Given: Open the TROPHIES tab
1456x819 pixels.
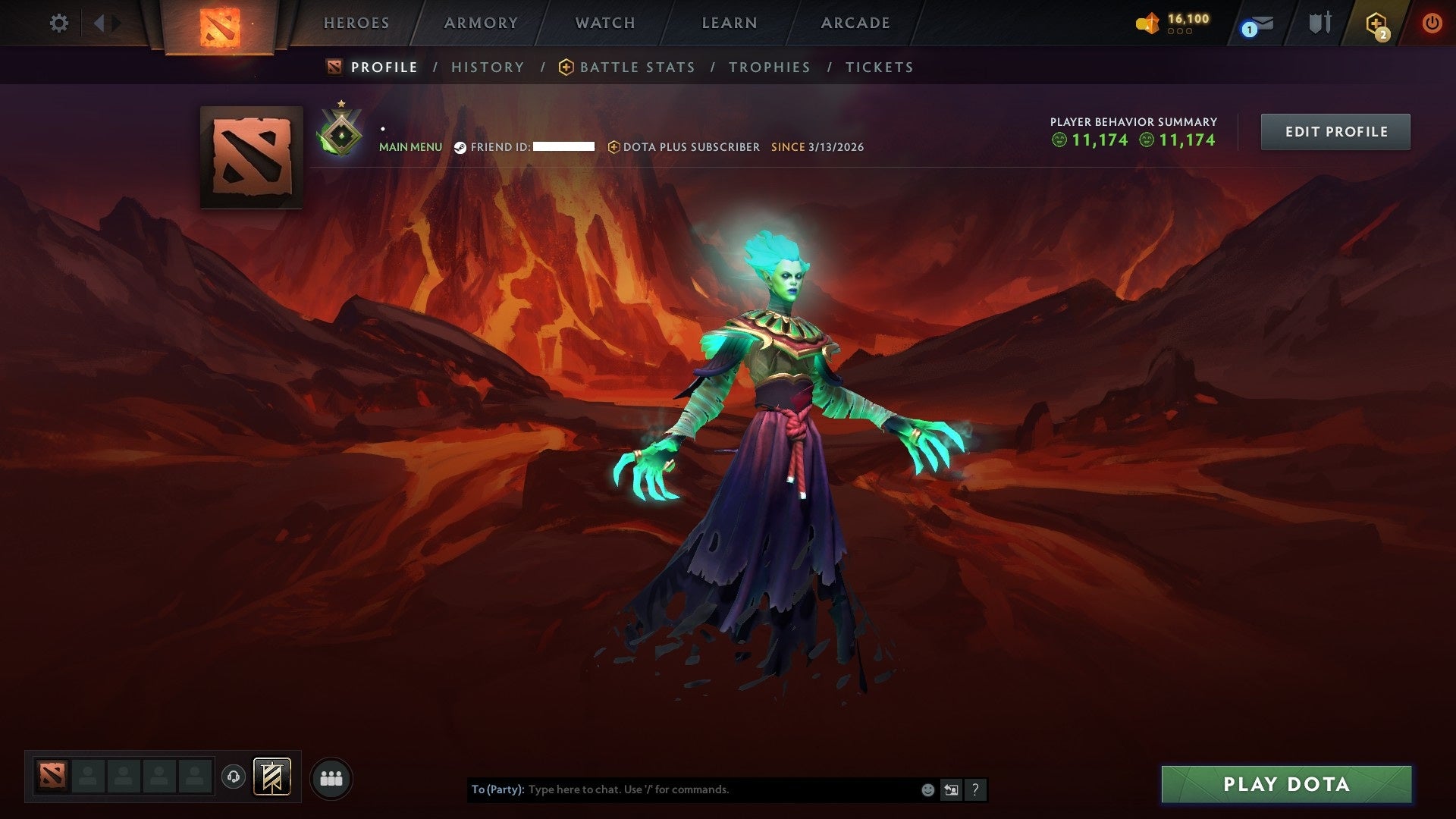Looking at the screenshot, I should pyautogui.click(x=770, y=67).
